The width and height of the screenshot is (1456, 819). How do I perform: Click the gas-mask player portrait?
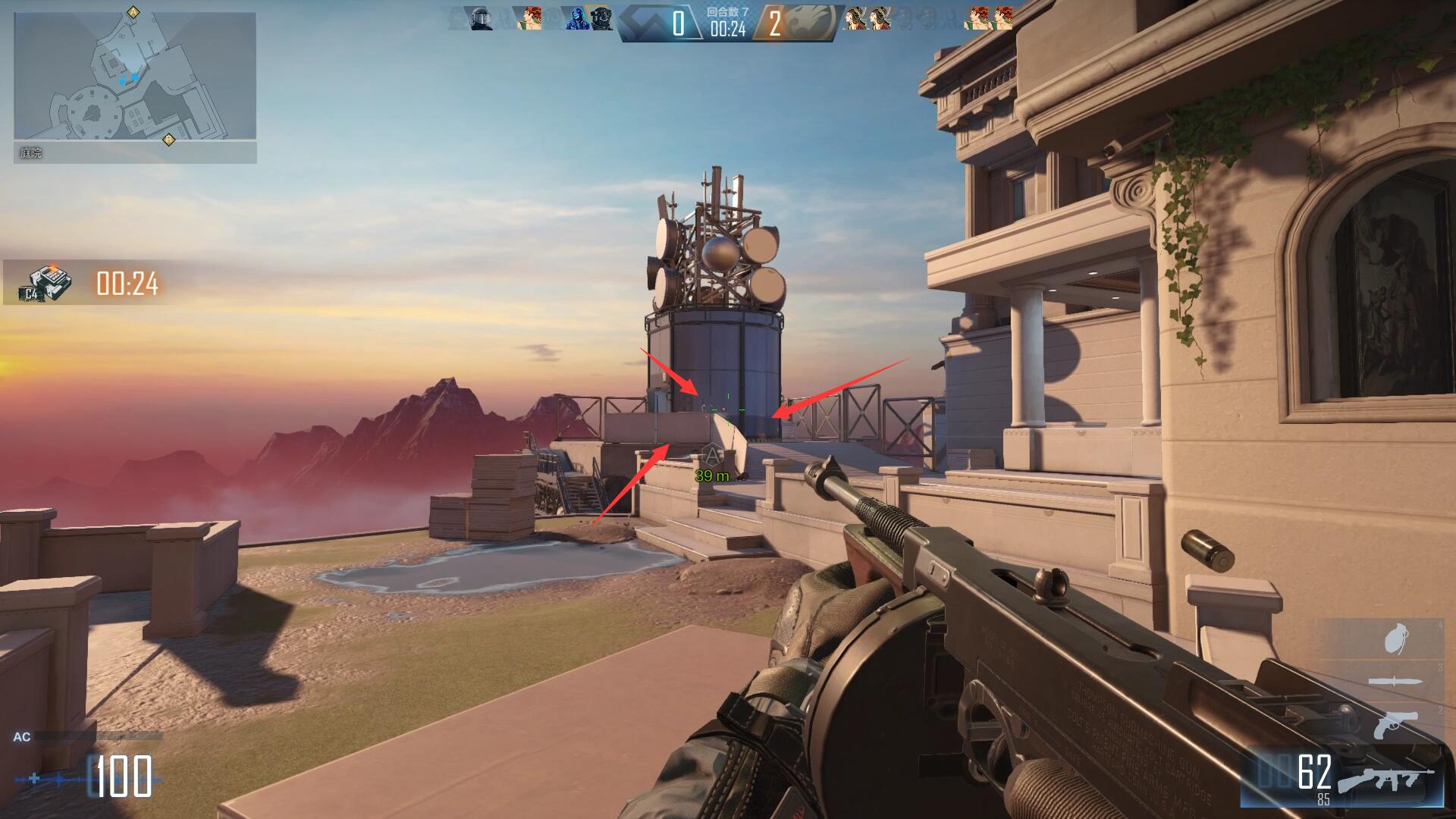point(601,18)
